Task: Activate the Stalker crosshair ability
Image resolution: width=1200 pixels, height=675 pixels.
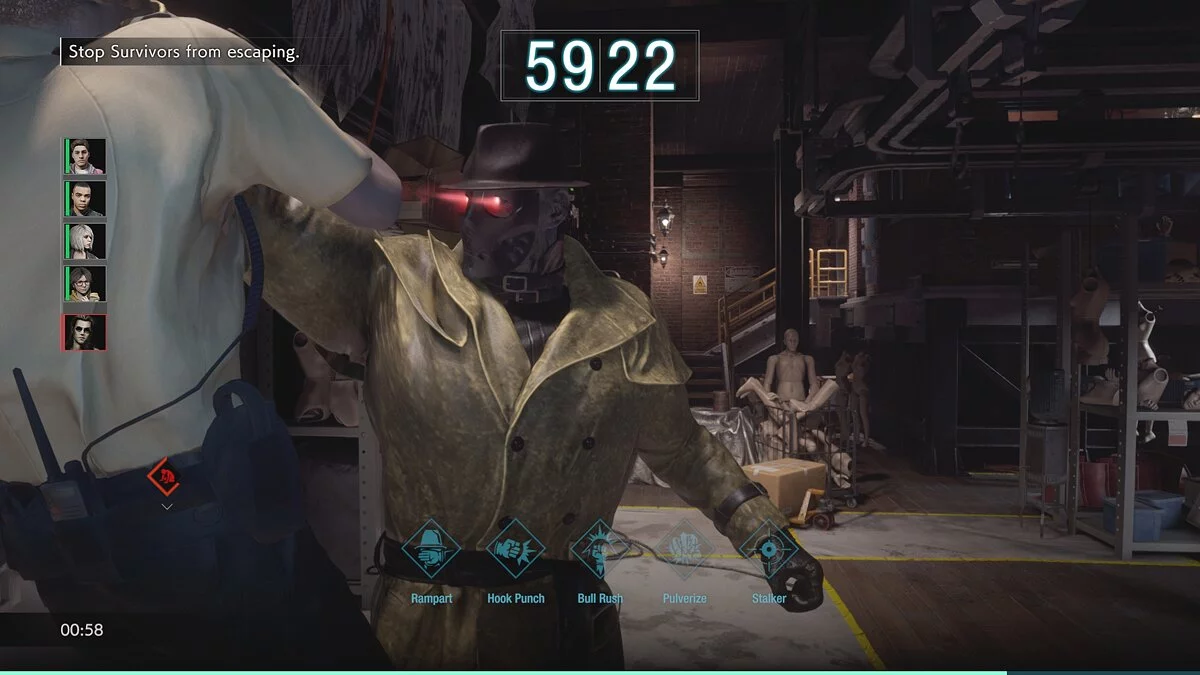Action: tap(768, 549)
